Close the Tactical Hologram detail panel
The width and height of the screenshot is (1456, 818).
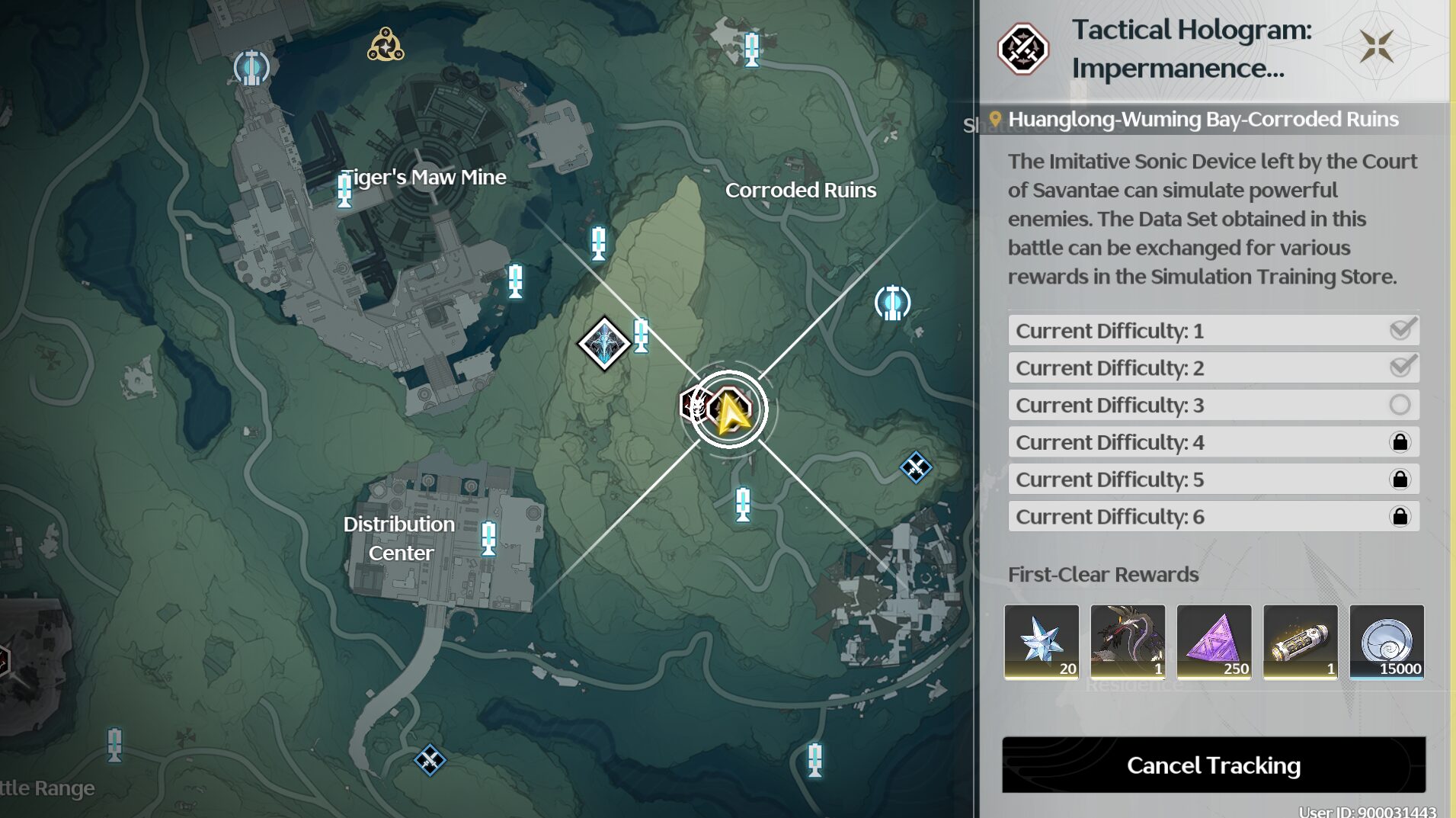point(1376,47)
